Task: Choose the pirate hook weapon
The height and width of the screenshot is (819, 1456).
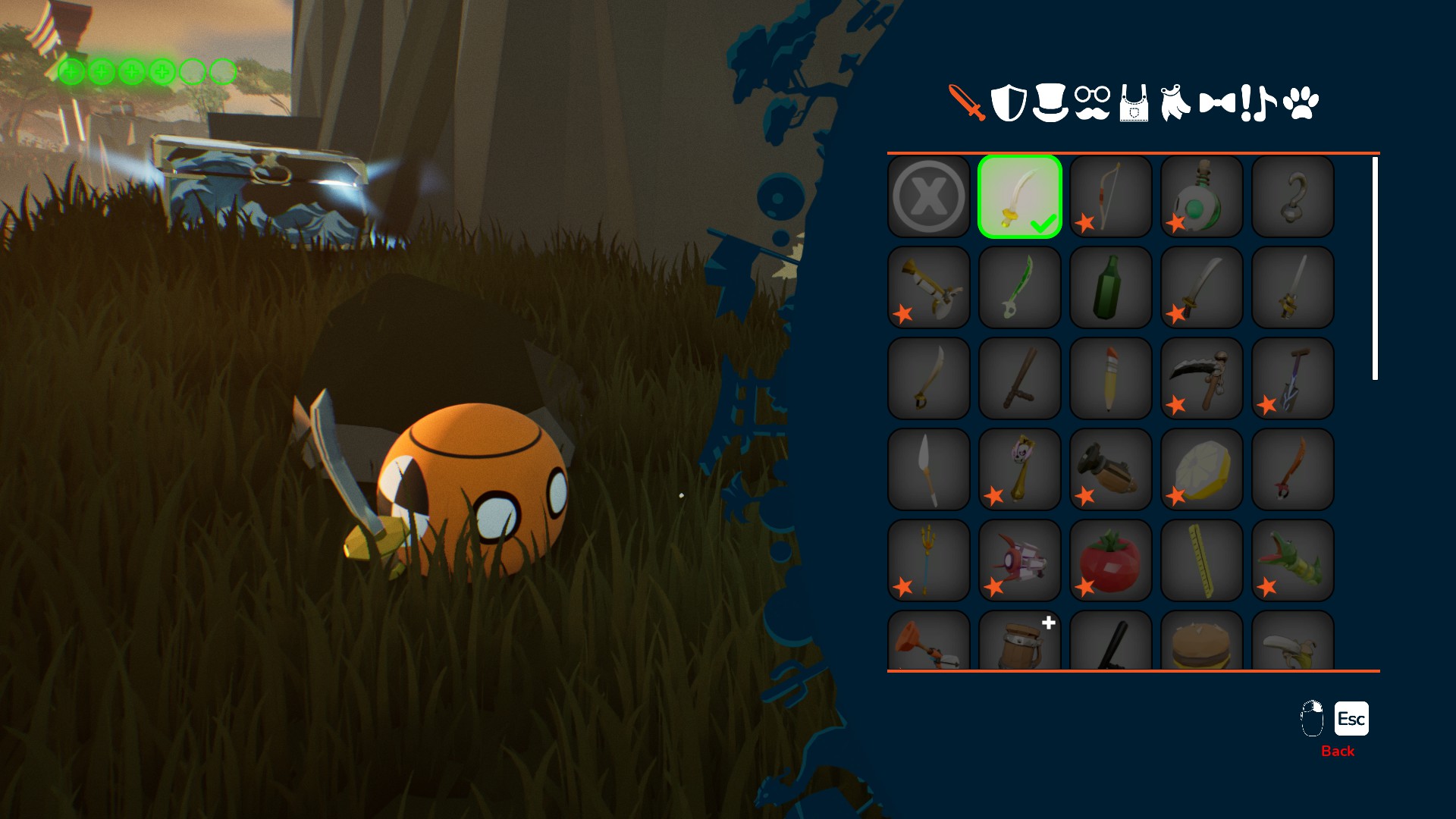Action: point(1293,196)
